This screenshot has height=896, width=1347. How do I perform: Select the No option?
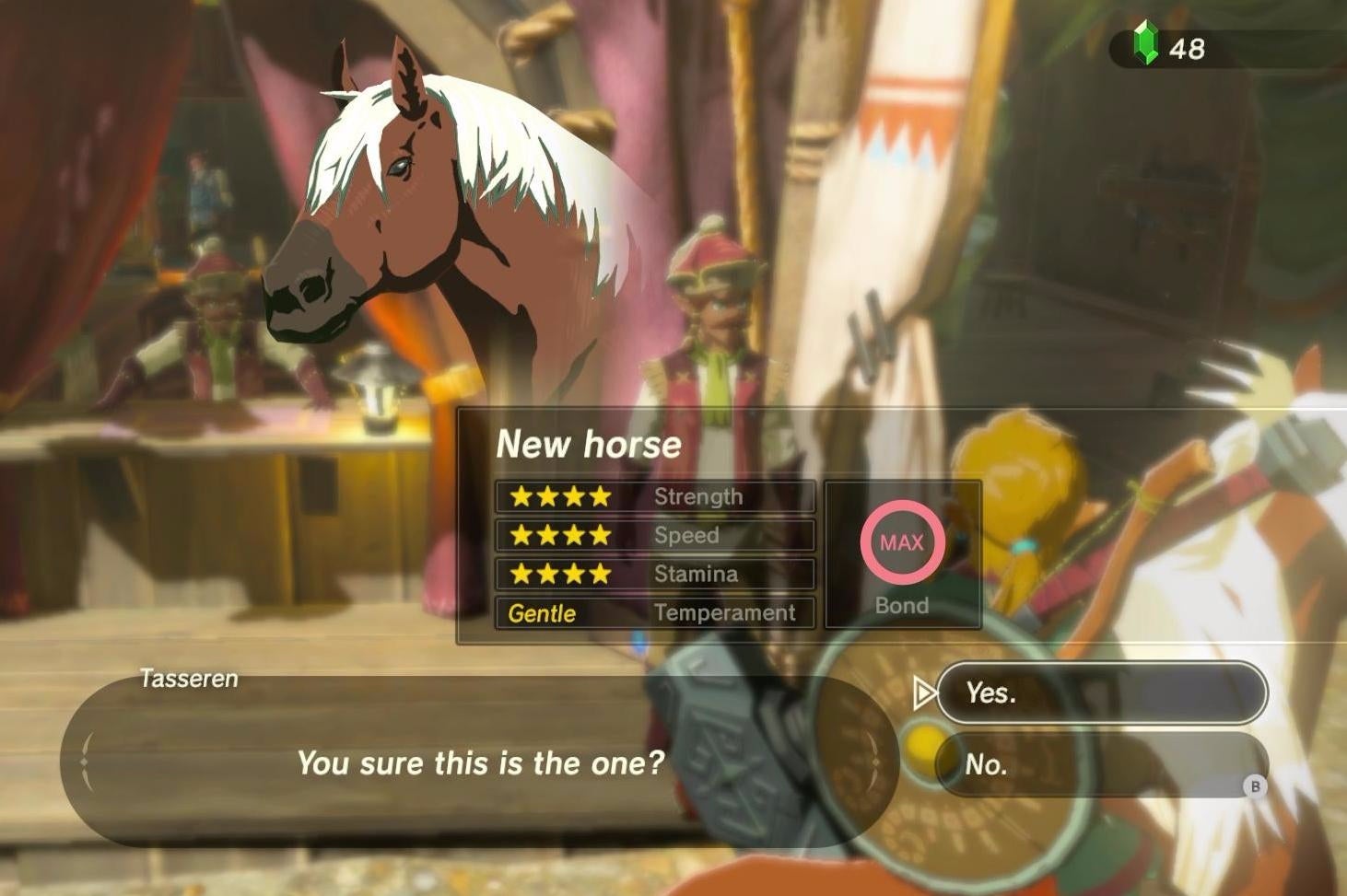pyautogui.click(x=1102, y=764)
